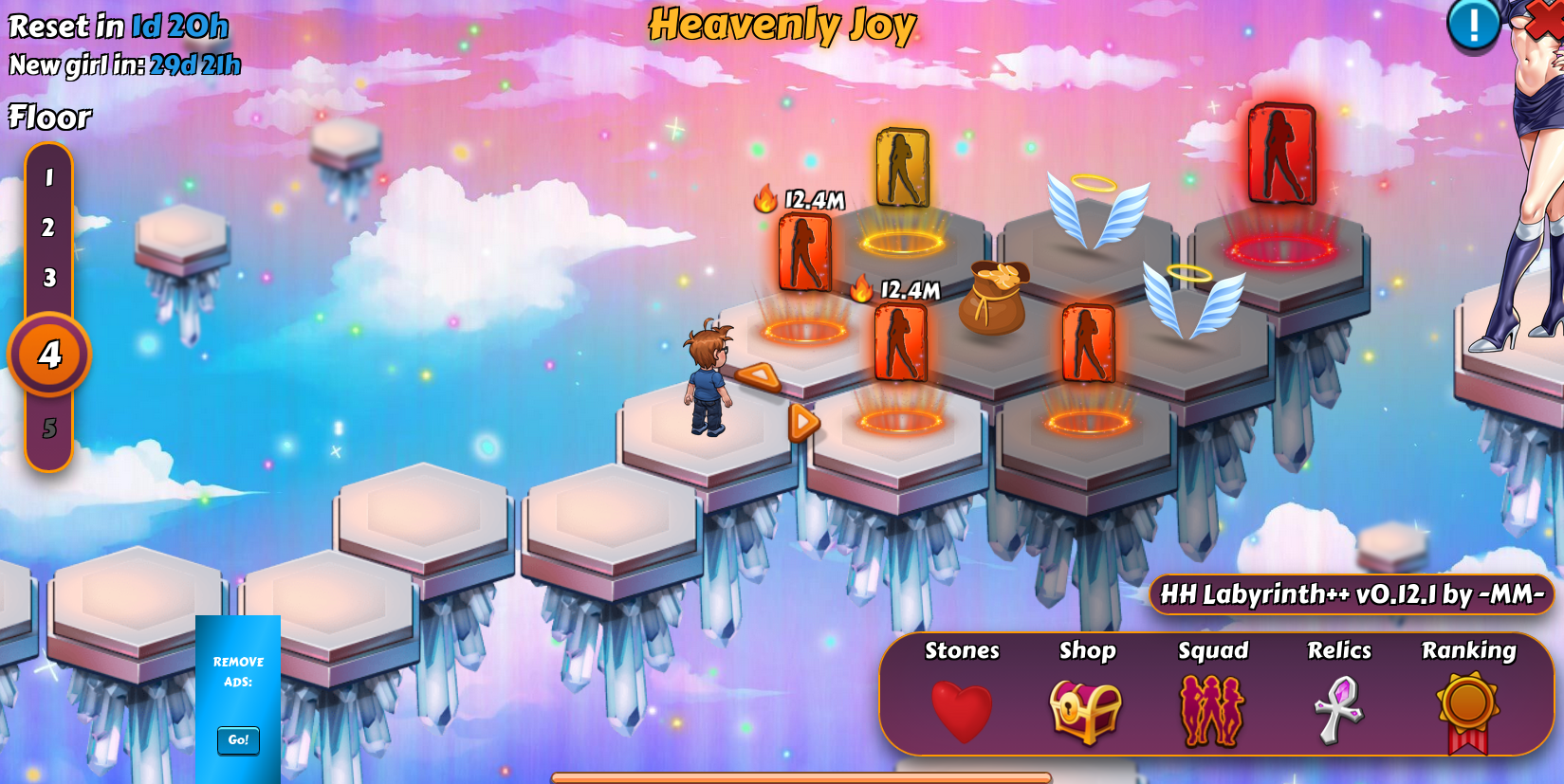Choose the gold opponent card tile
Image resolution: width=1564 pixels, height=784 pixels.
click(x=902, y=169)
